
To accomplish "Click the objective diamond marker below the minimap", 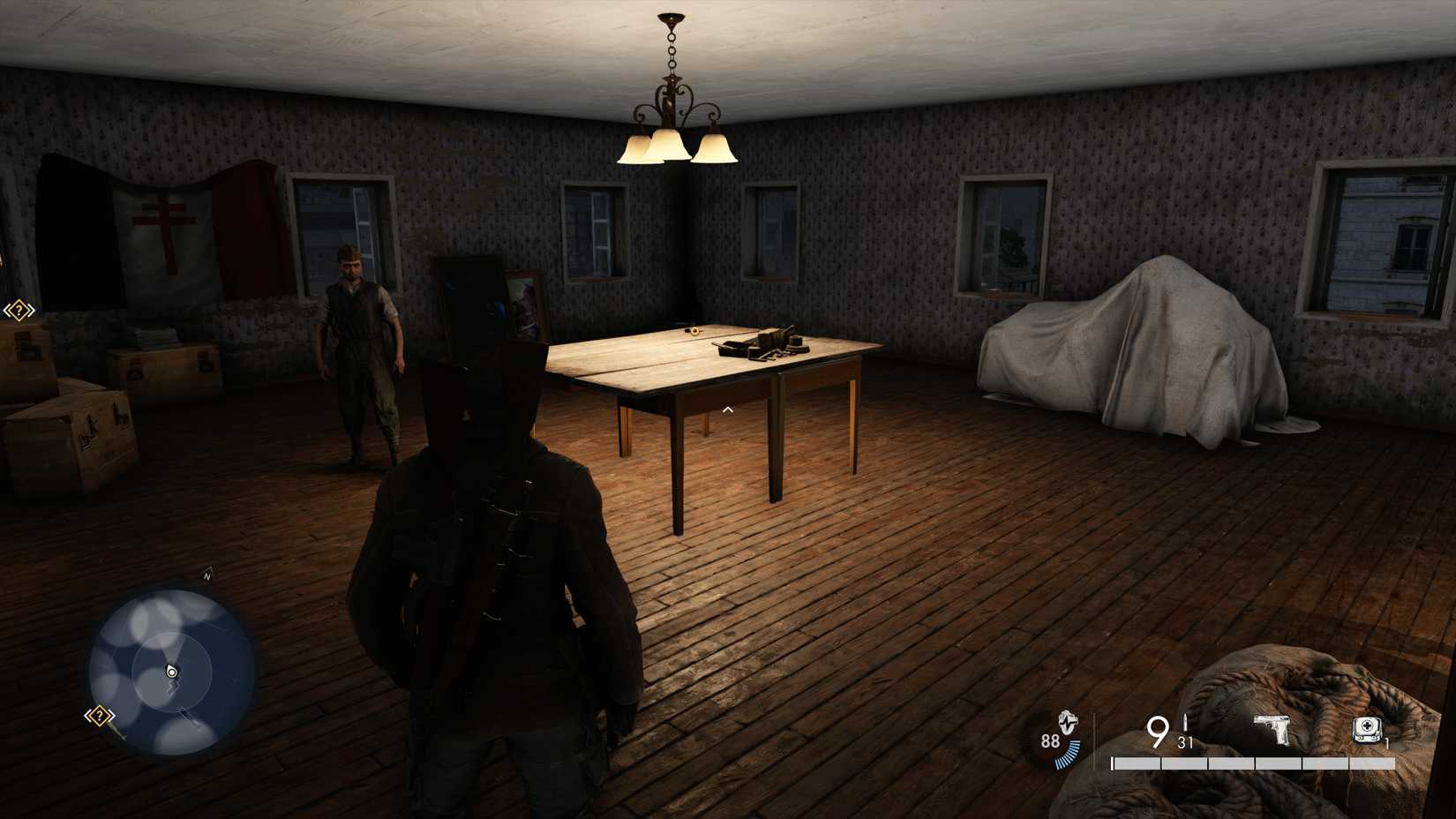I will click(x=99, y=716).
